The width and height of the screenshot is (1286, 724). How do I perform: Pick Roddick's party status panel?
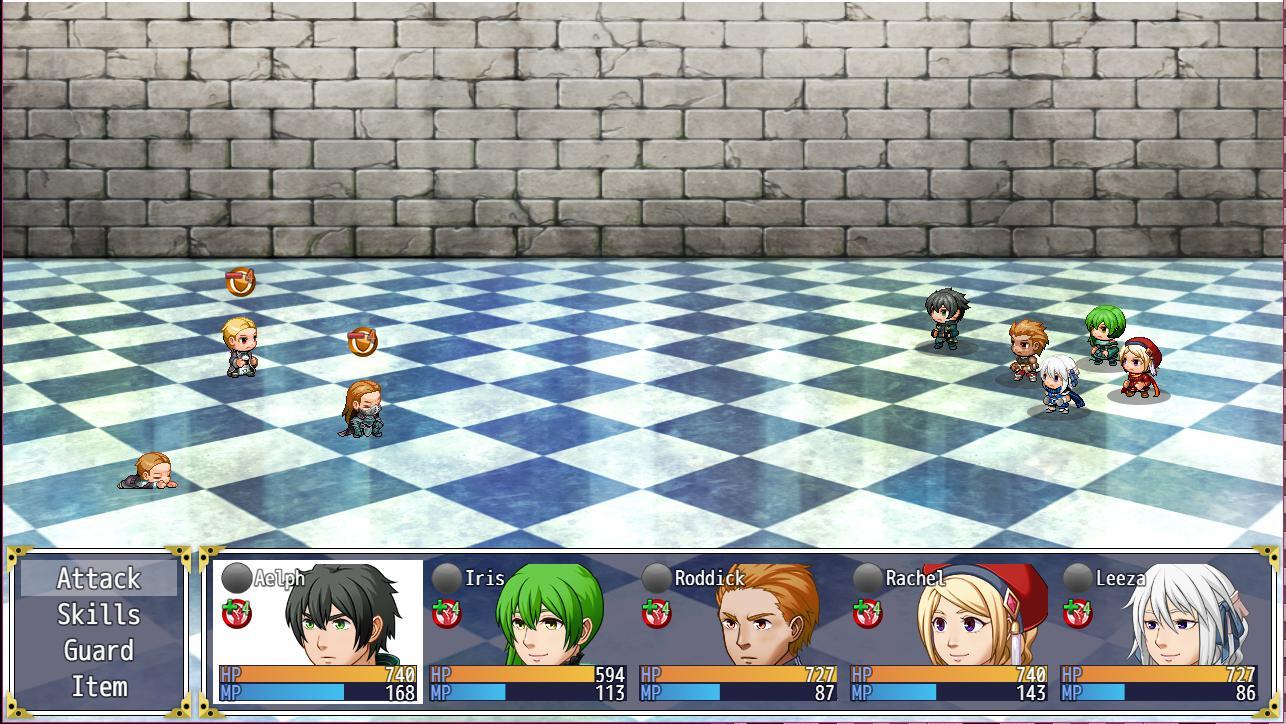coord(738,631)
